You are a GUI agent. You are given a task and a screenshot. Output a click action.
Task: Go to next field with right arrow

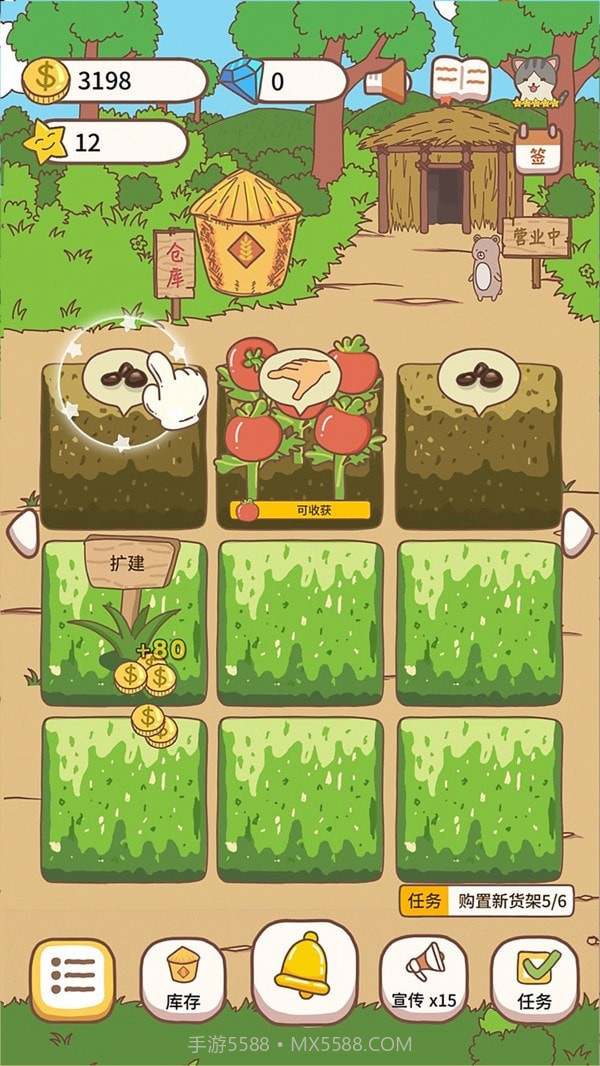coord(578,531)
